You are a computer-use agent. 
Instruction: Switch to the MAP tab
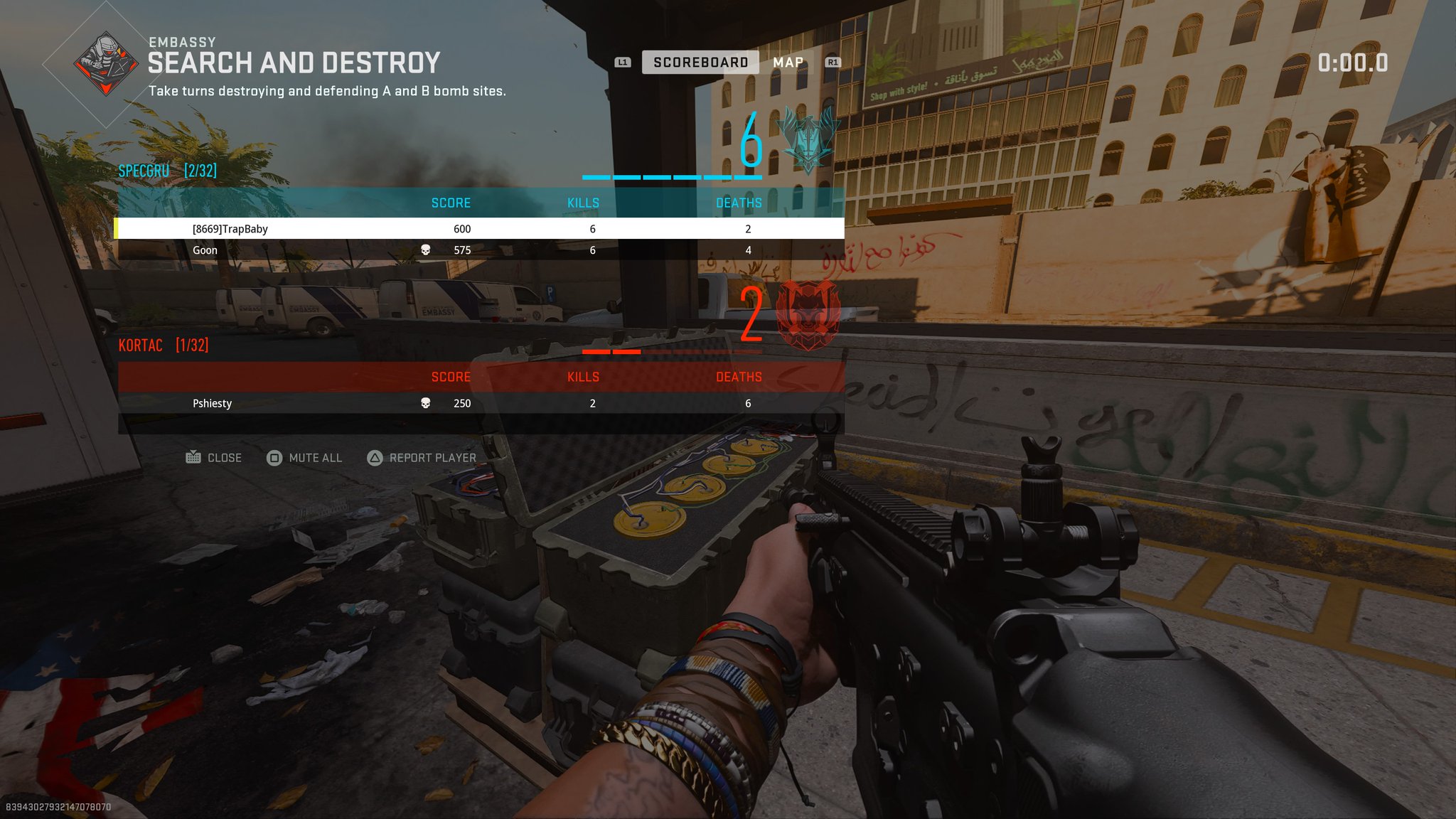pyautogui.click(x=789, y=62)
